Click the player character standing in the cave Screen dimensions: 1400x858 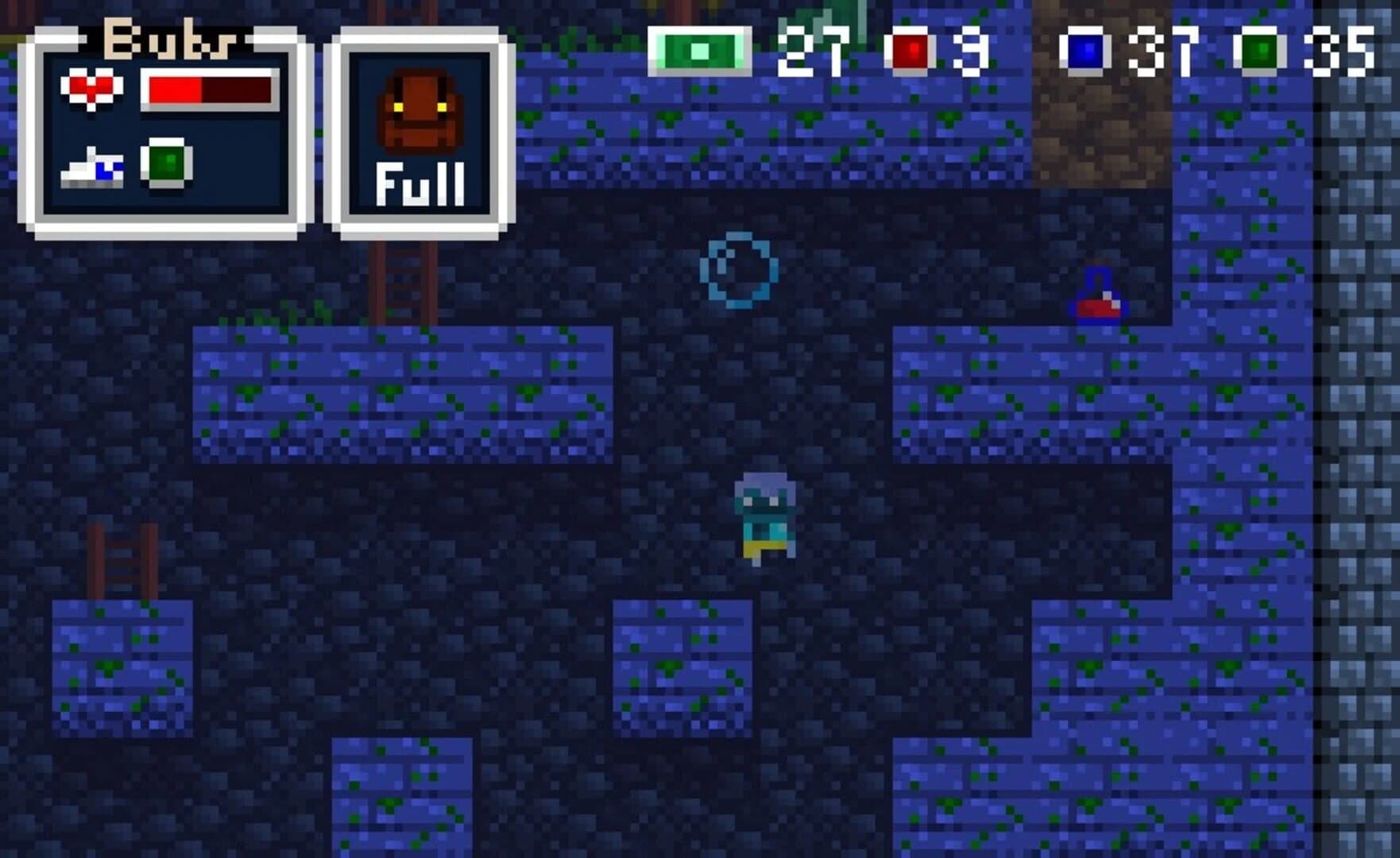pos(764,516)
